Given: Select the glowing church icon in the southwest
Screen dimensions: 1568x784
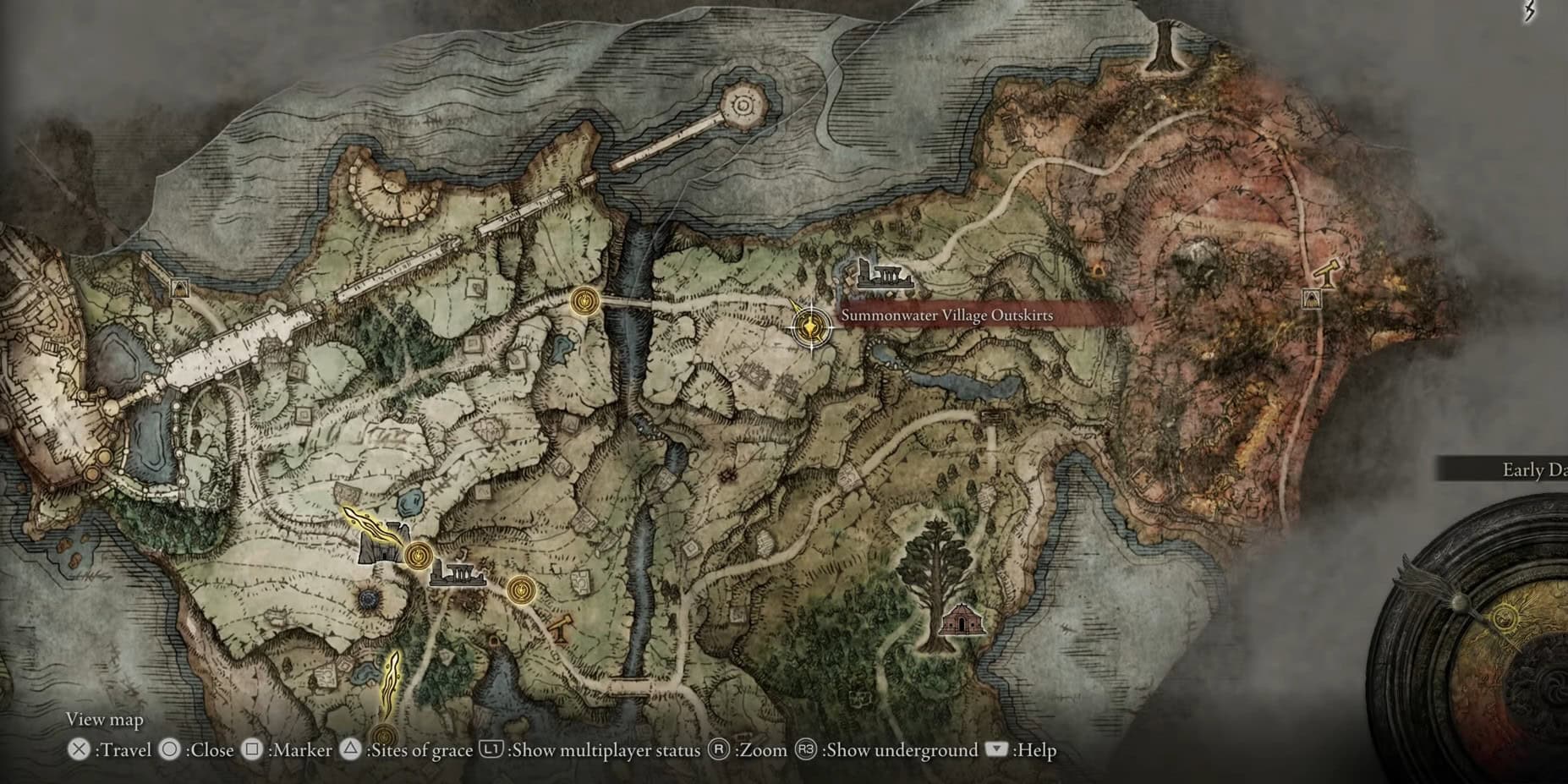Looking at the screenshot, I should tap(383, 544).
